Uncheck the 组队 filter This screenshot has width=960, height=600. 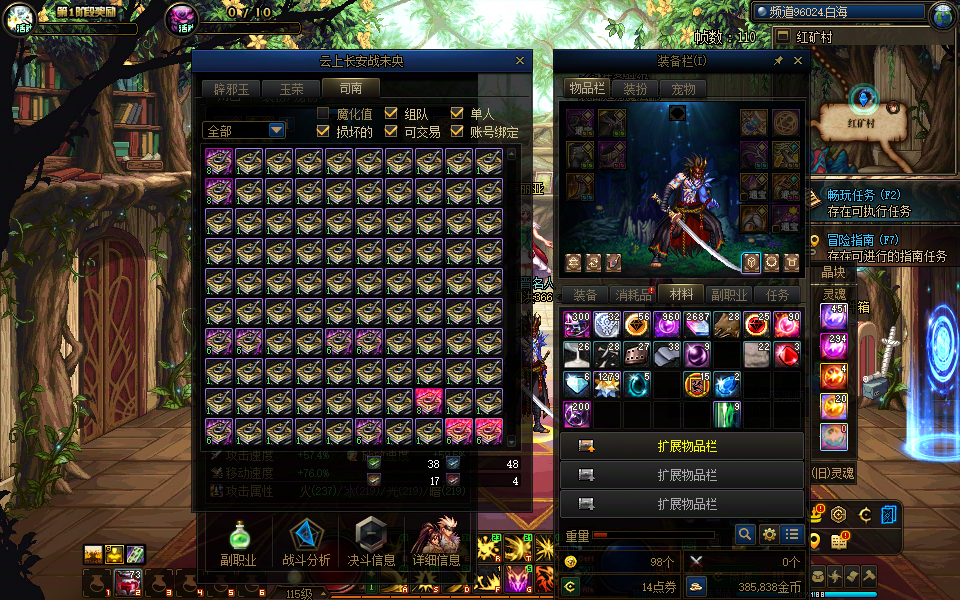tap(391, 114)
